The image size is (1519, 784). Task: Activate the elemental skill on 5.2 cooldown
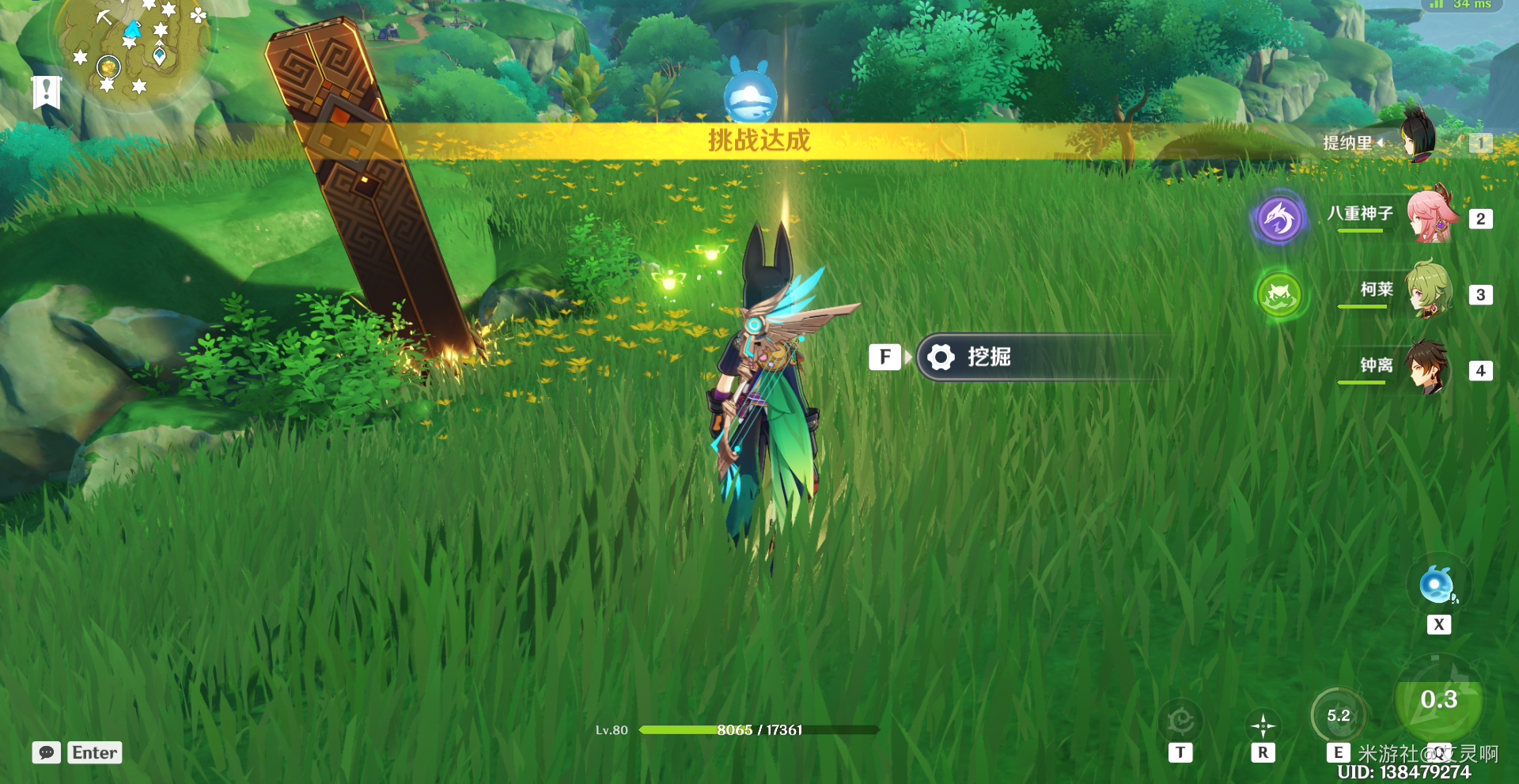click(1338, 716)
